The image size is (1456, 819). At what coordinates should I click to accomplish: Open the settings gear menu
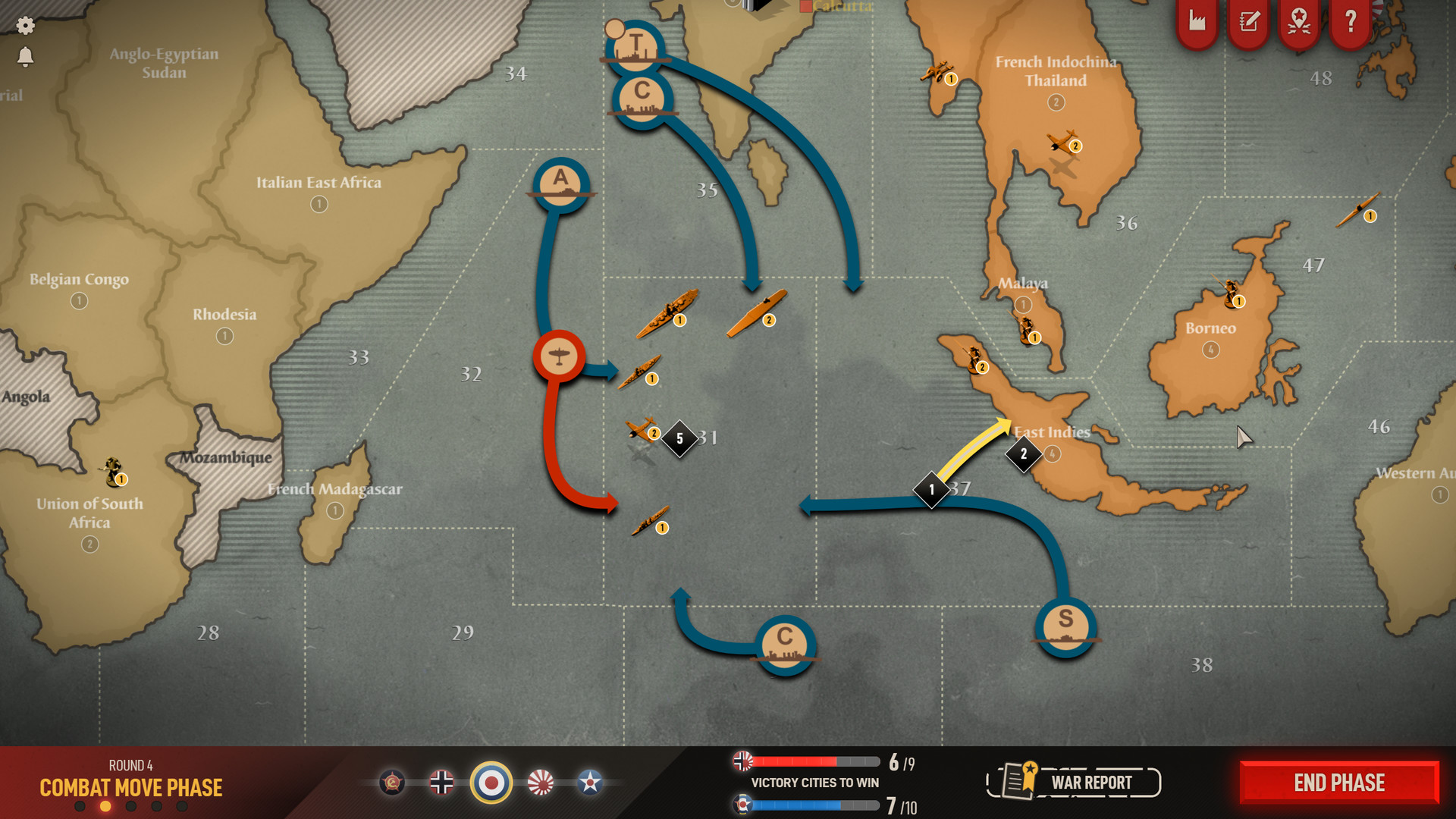coord(25,26)
